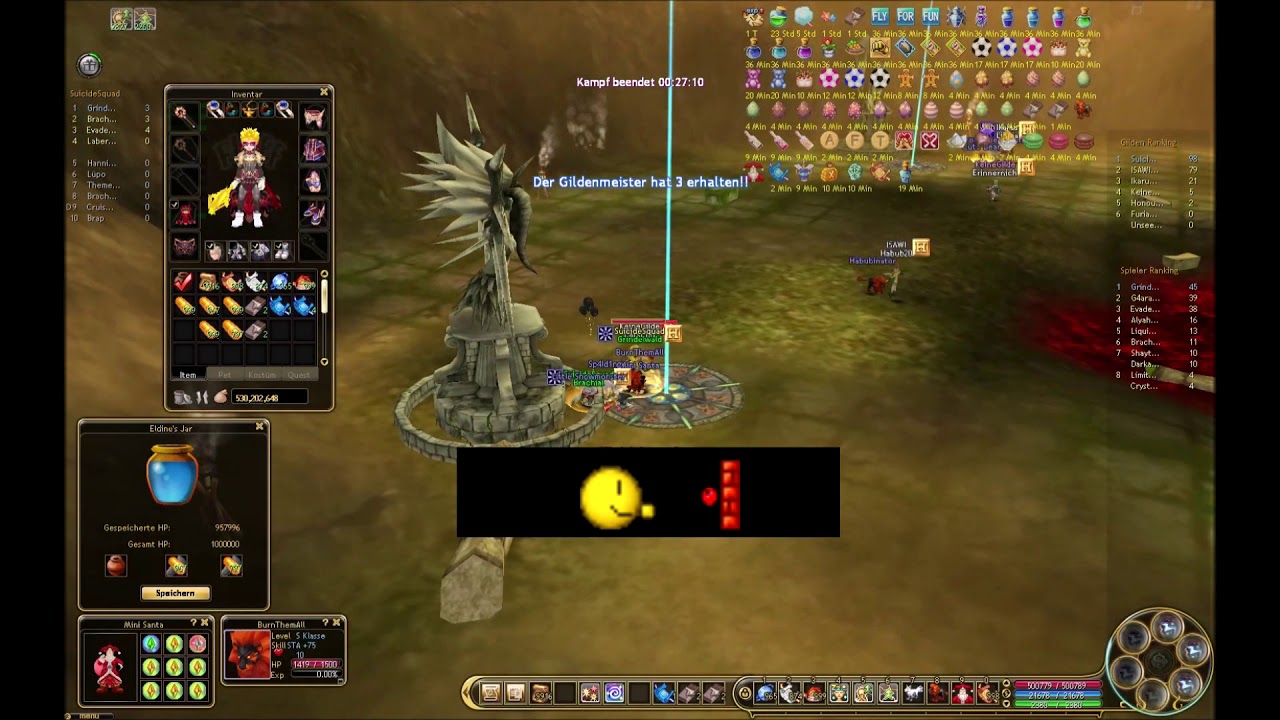Screen dimensions: 1280x720
Task: Select the equipped red cloak slot
Action: (x=186, y=214)
